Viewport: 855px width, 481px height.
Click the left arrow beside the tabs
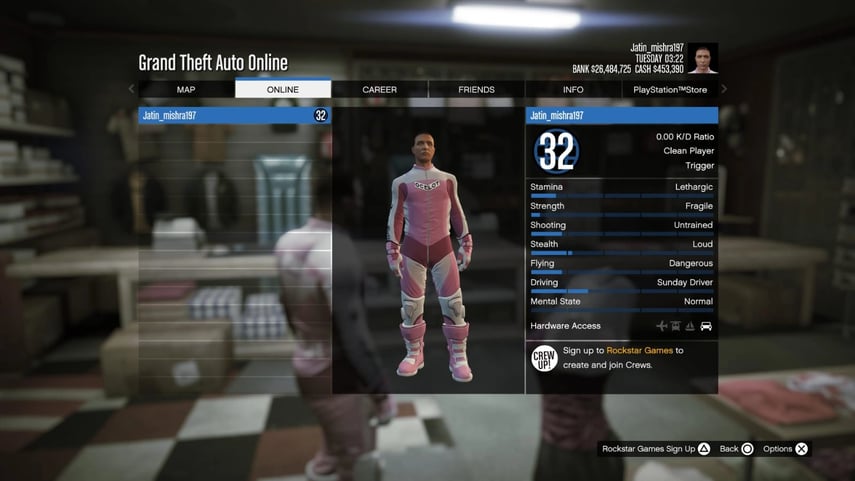[x=132, y=89]
